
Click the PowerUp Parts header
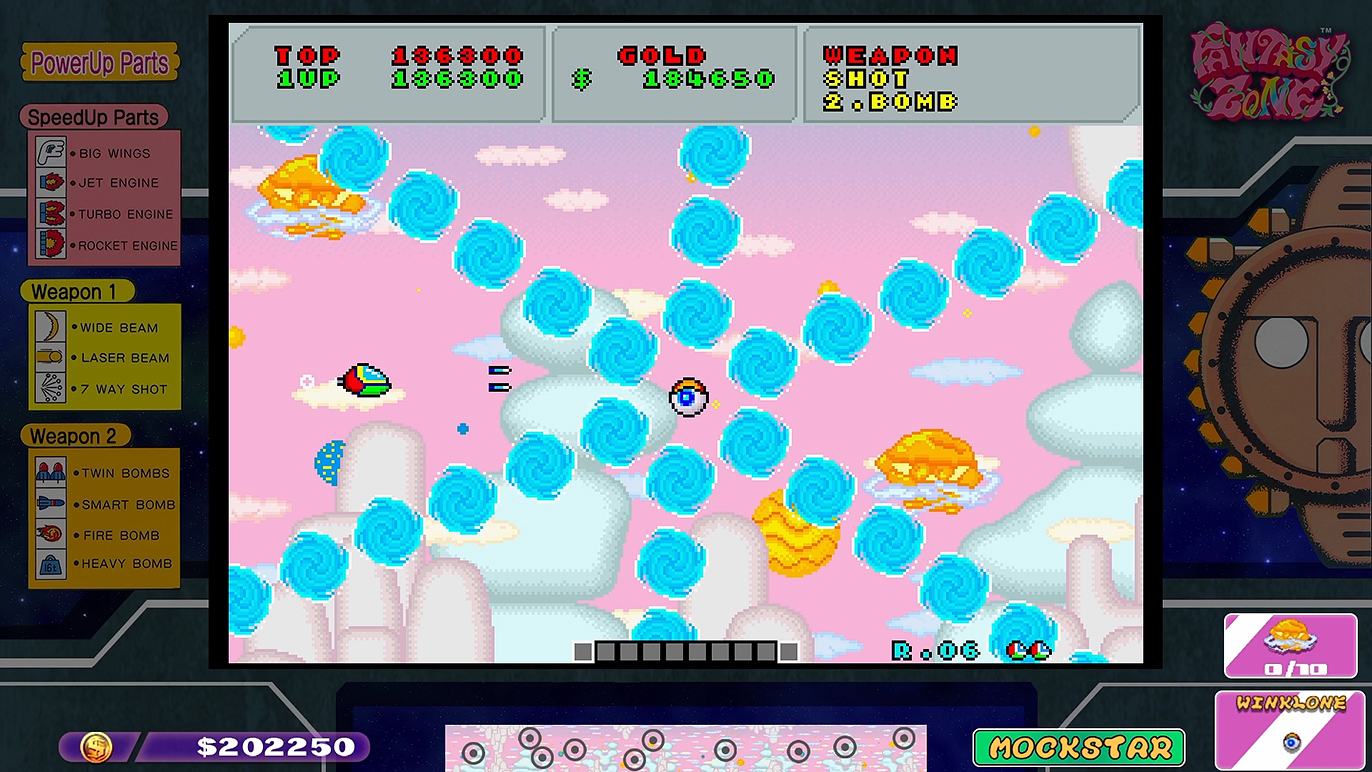[99, 63]
